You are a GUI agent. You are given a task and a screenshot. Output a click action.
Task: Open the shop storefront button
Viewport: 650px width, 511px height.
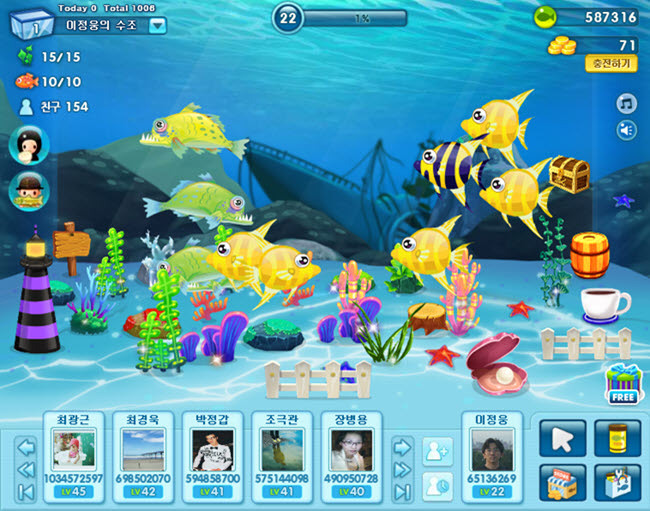pos(562,482)
